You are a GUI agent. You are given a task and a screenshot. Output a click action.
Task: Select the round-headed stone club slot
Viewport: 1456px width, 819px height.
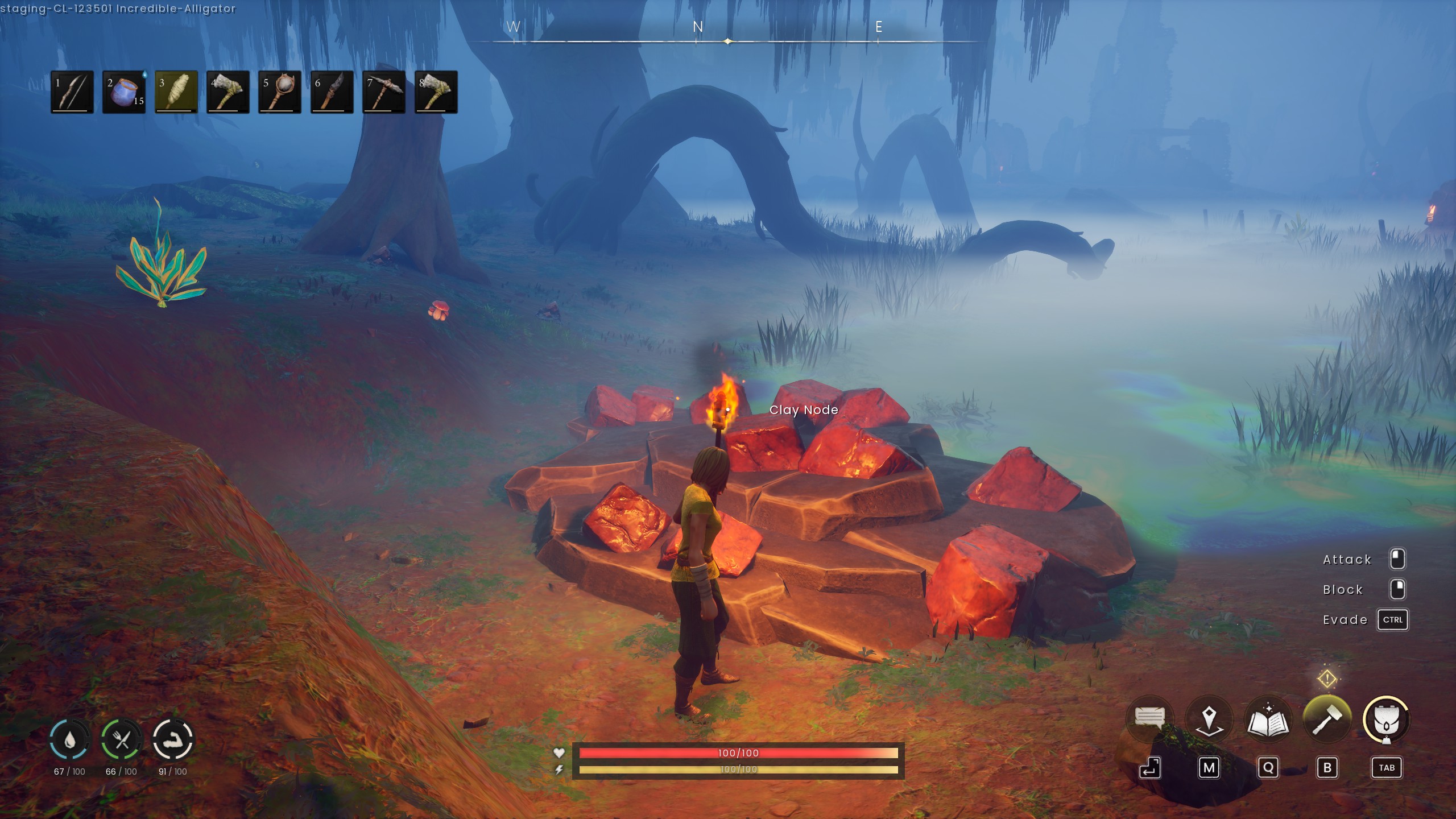(280, 92)
